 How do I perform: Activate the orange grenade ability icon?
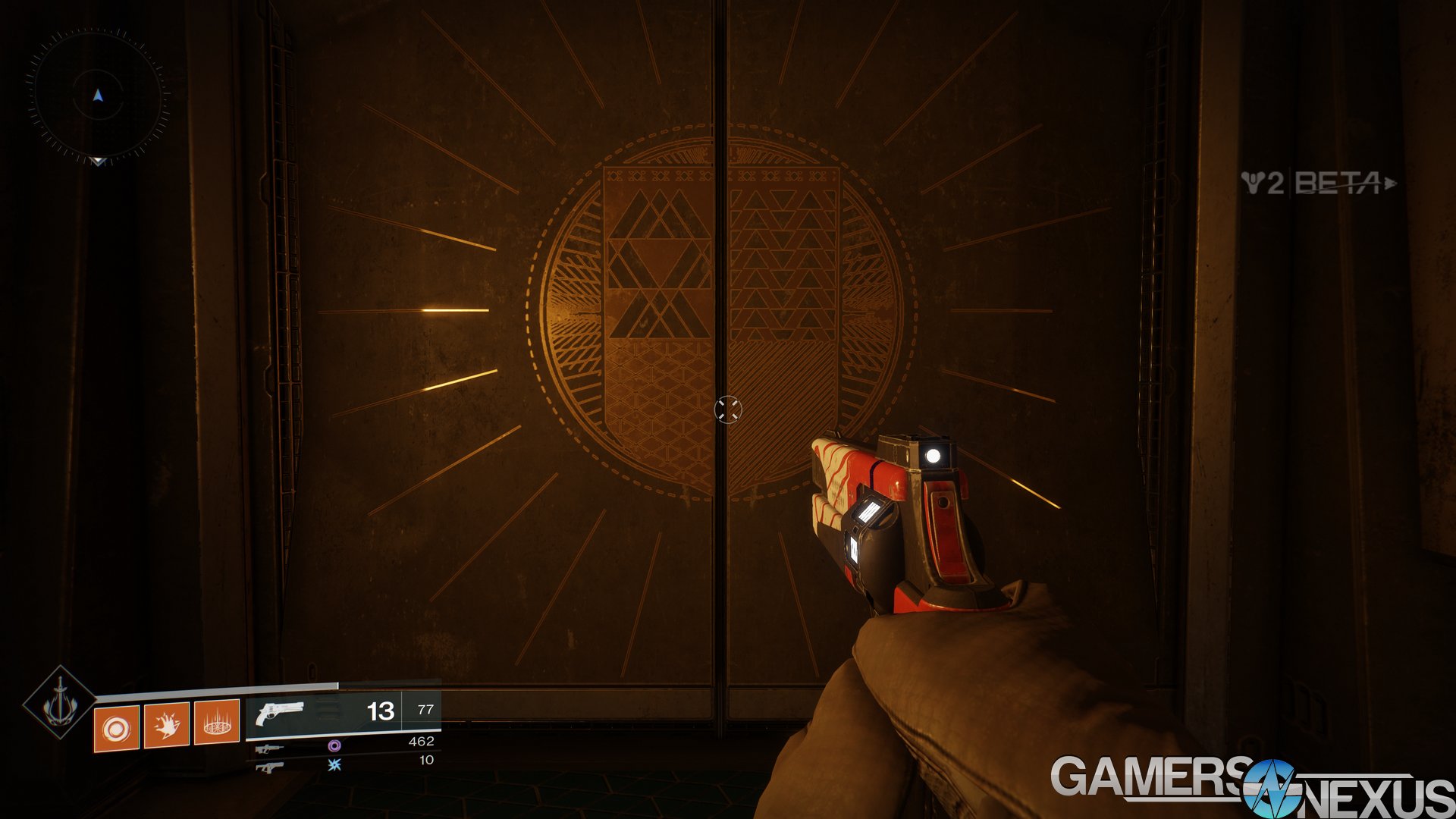pyautogui.click(x=116, y=728)
